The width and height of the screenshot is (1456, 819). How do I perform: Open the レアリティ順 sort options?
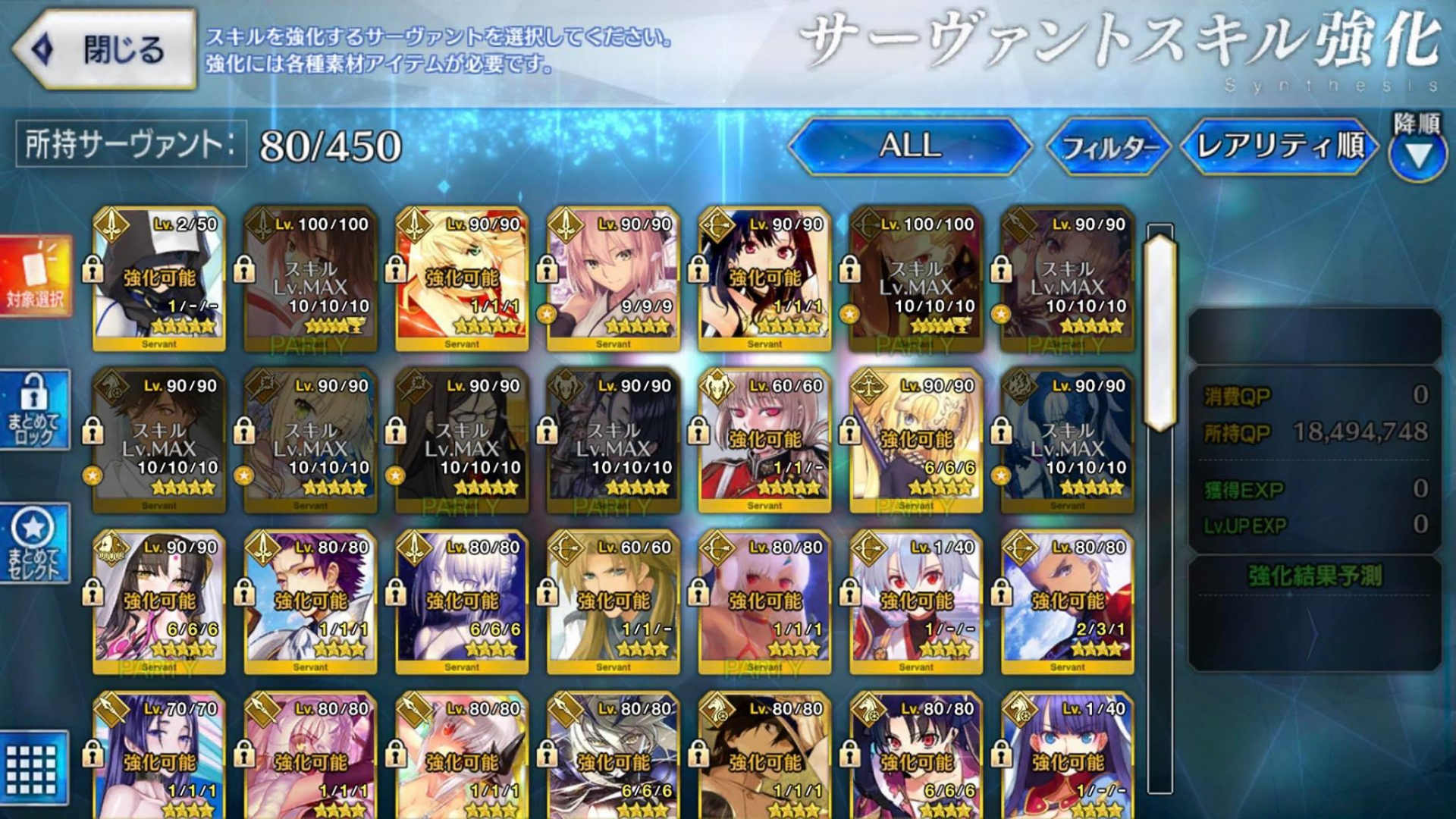[x=1282, y=149]
